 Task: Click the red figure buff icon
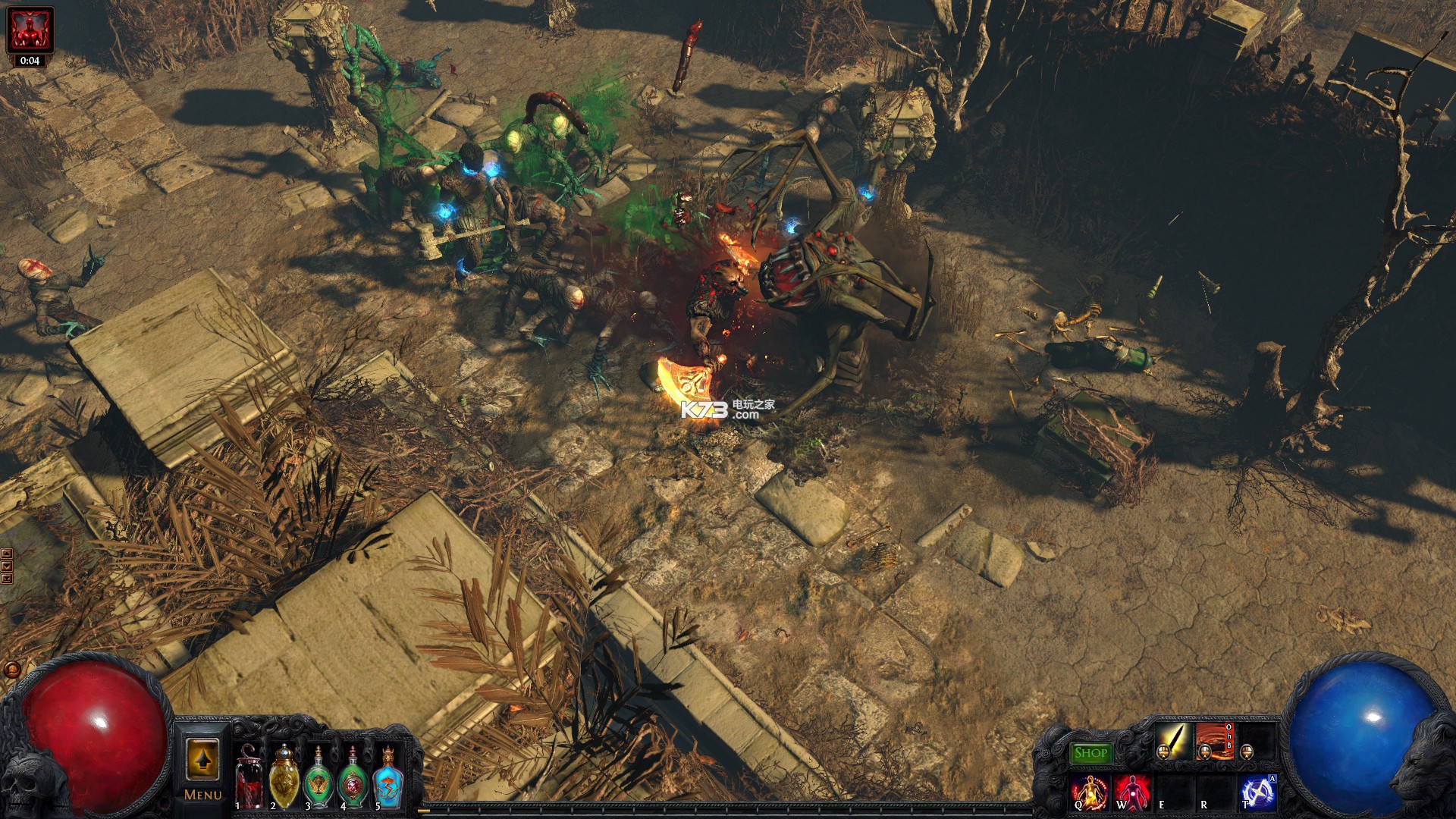click(x=30, y=30)
